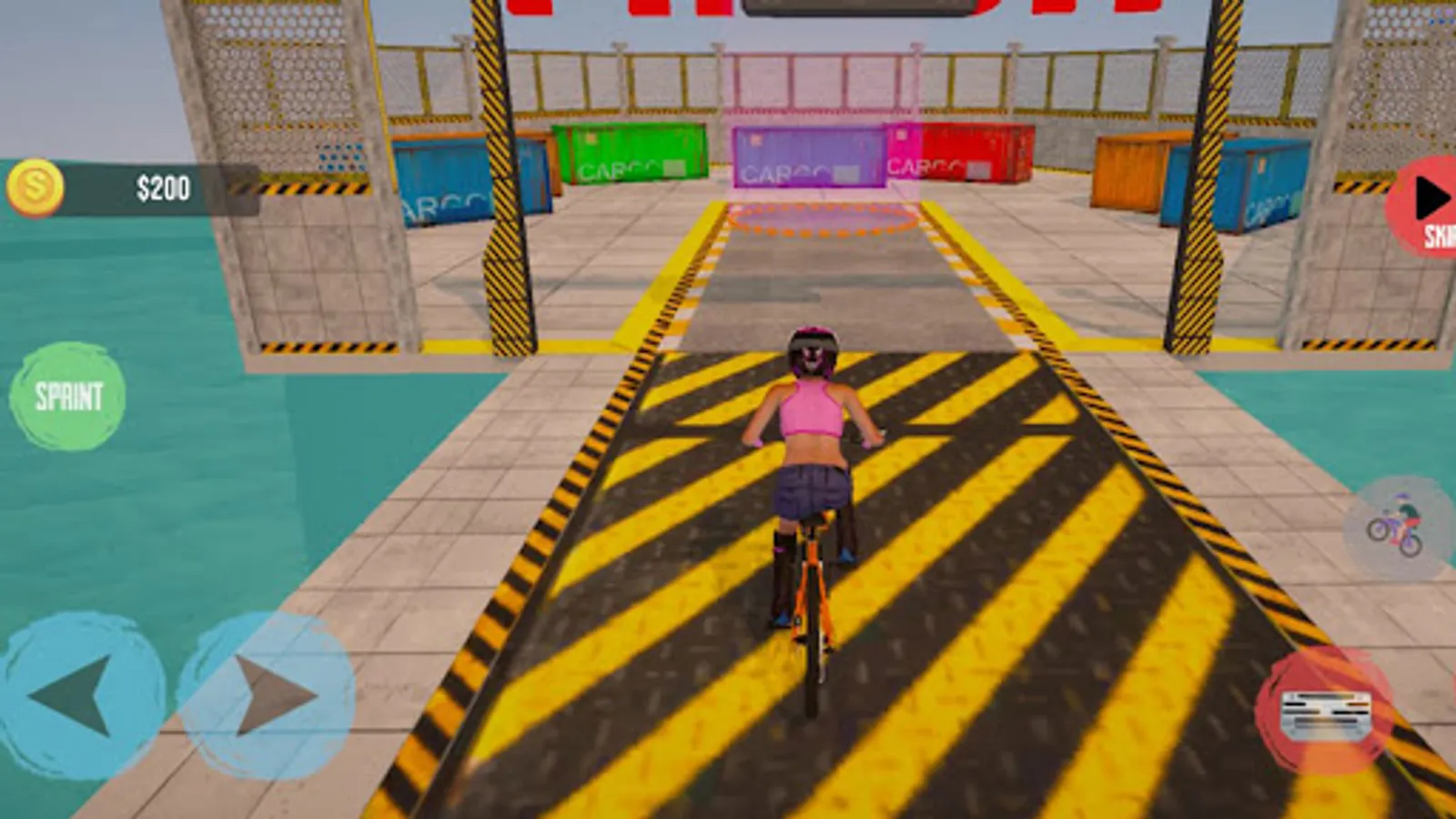Tap the gold coin currency icon
The image size is (1456, 819).
[38, 187]
